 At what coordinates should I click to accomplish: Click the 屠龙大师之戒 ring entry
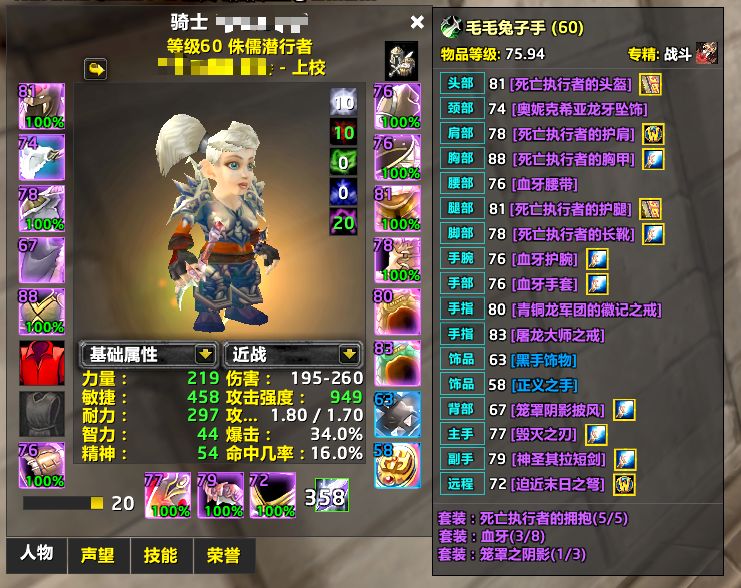[564, 335]
